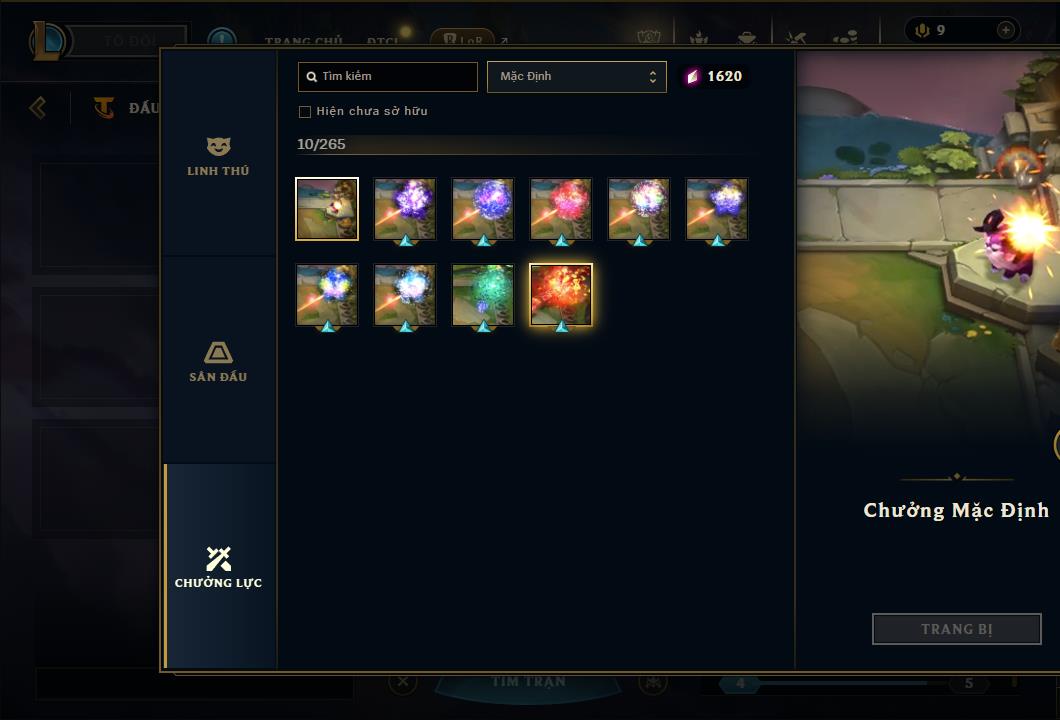Switch to the Linh Thú tab
1060x720 pixels.
pos(218,156)
